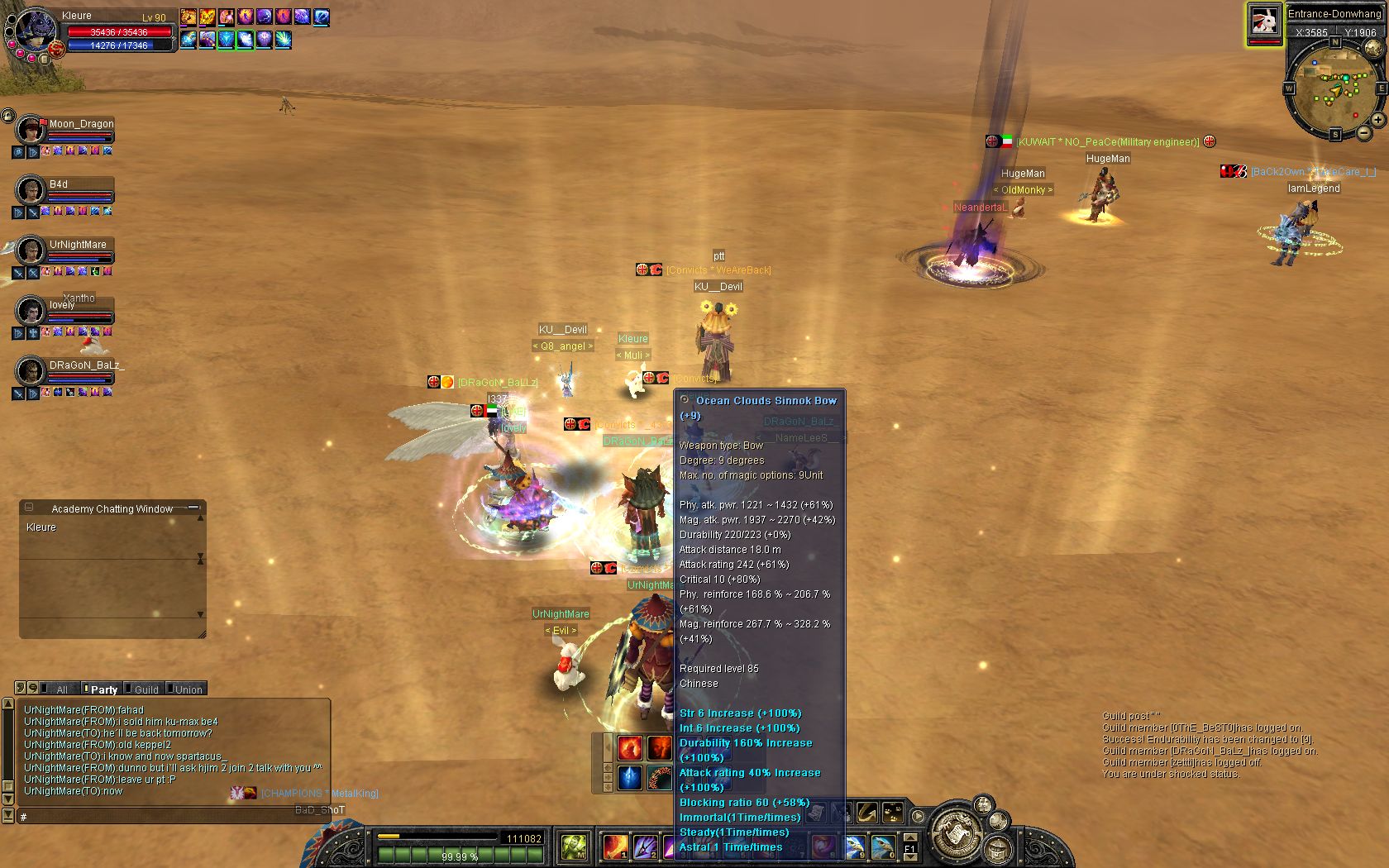Zoom out the minimap with minus button
This screenshot has width=1389, height=868.
pos(1363,132)
